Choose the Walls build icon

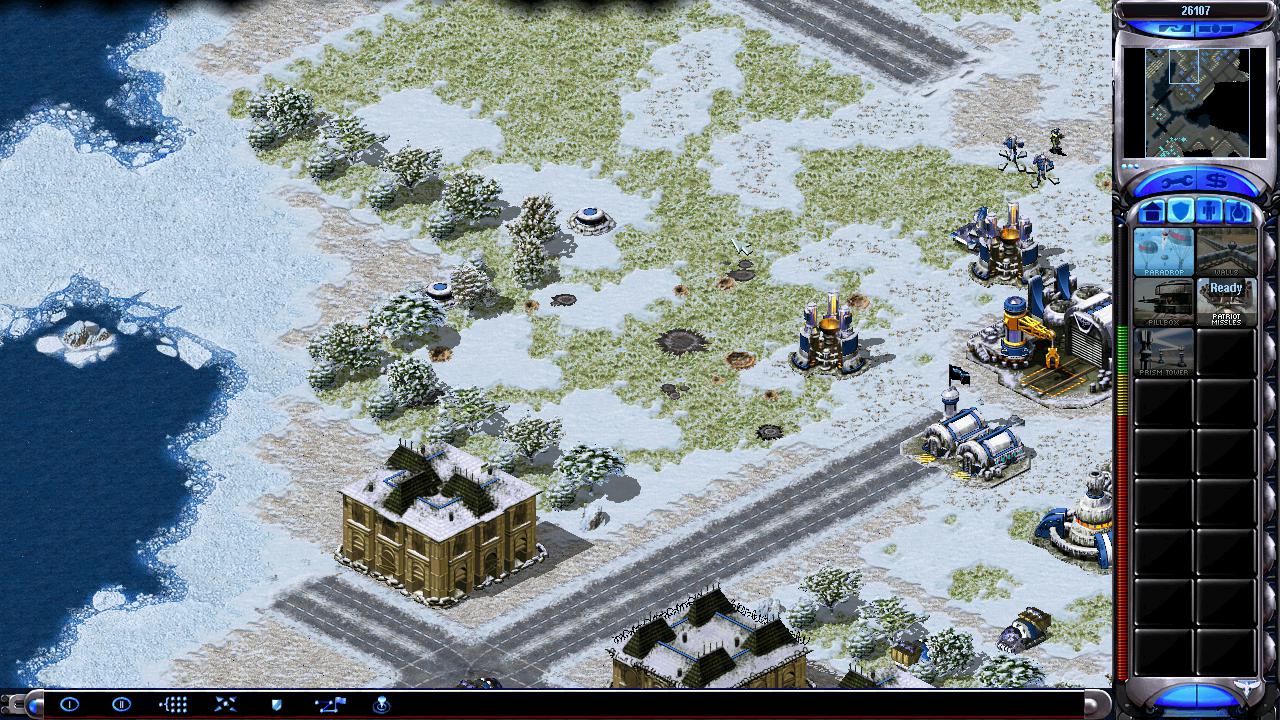click(x=1226, y=251)
